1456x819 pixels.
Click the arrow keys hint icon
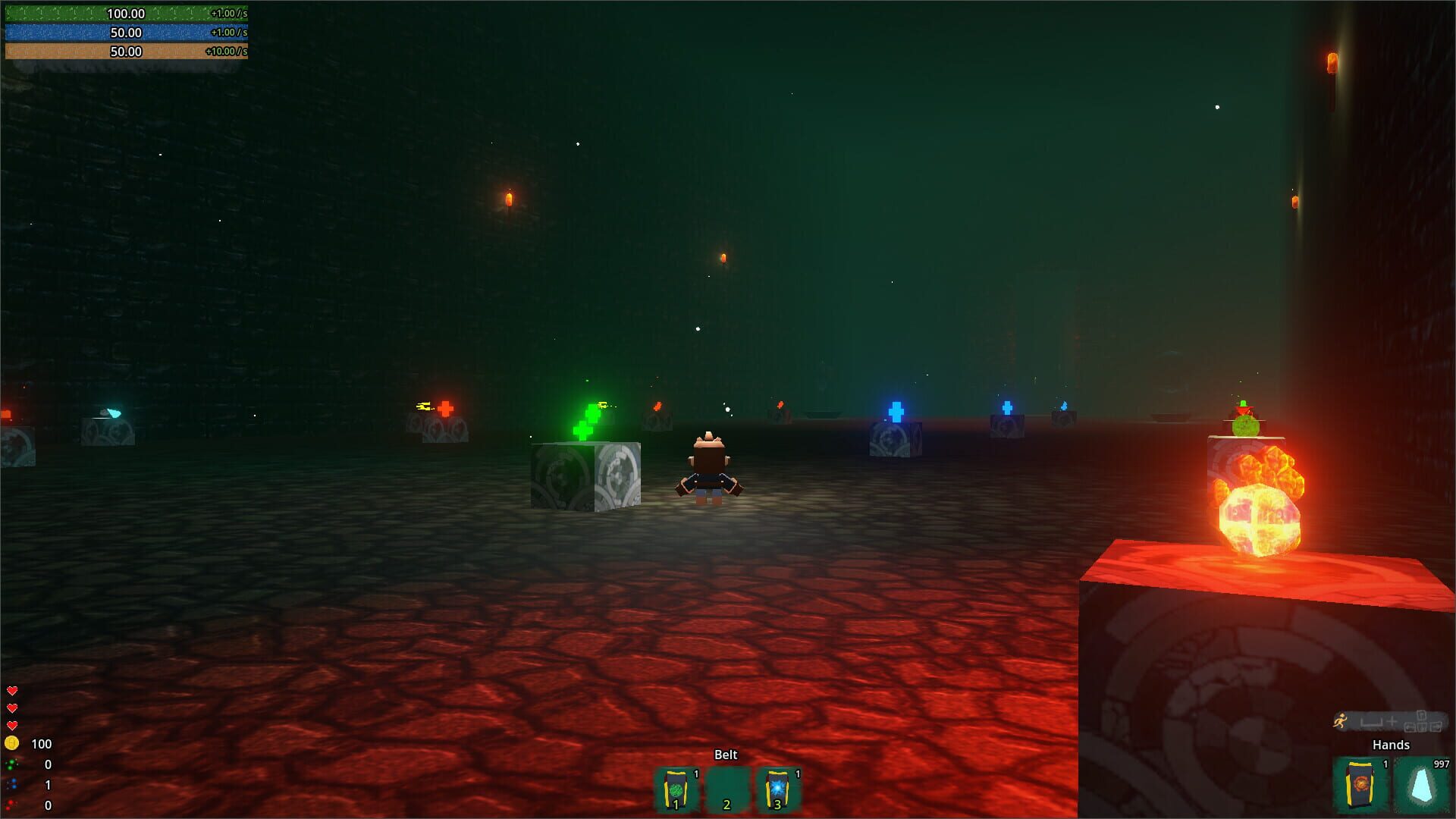(1422, 723)
